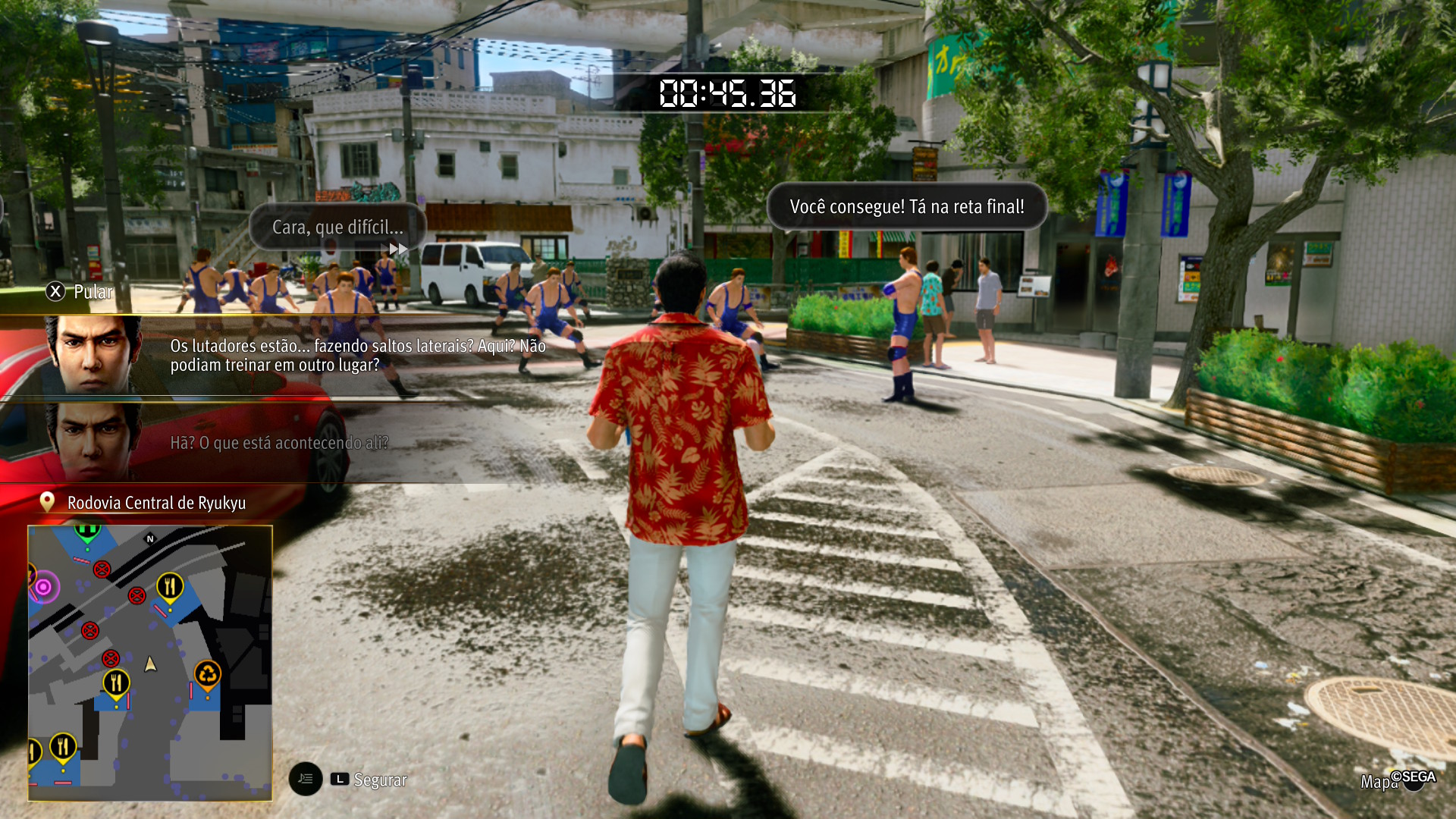Screen dimensions: 1456x819
Task: Select the green marker on the minimap
Action: tap(87, 532)
